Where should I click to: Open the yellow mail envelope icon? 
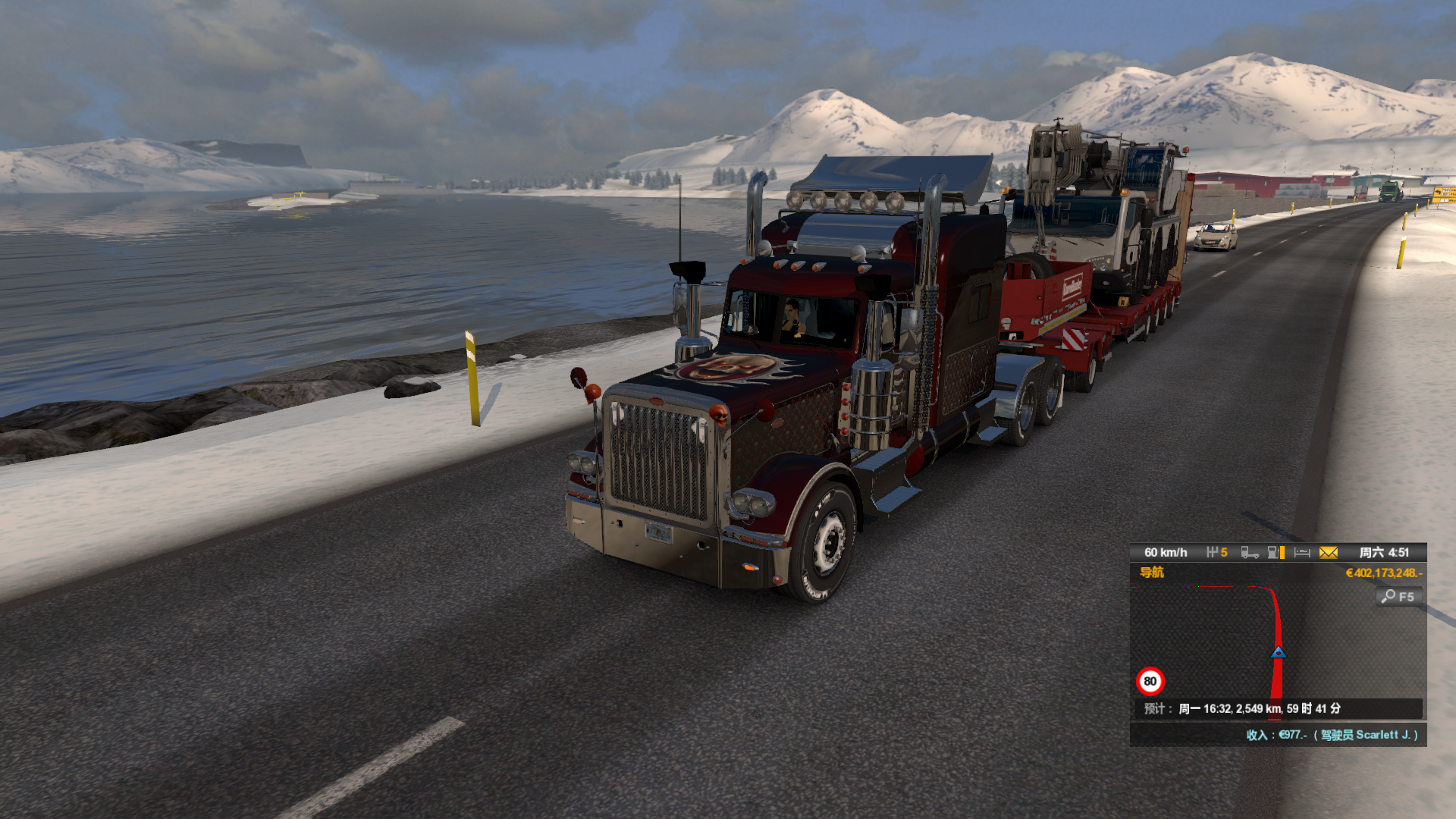coord(1328,553)
